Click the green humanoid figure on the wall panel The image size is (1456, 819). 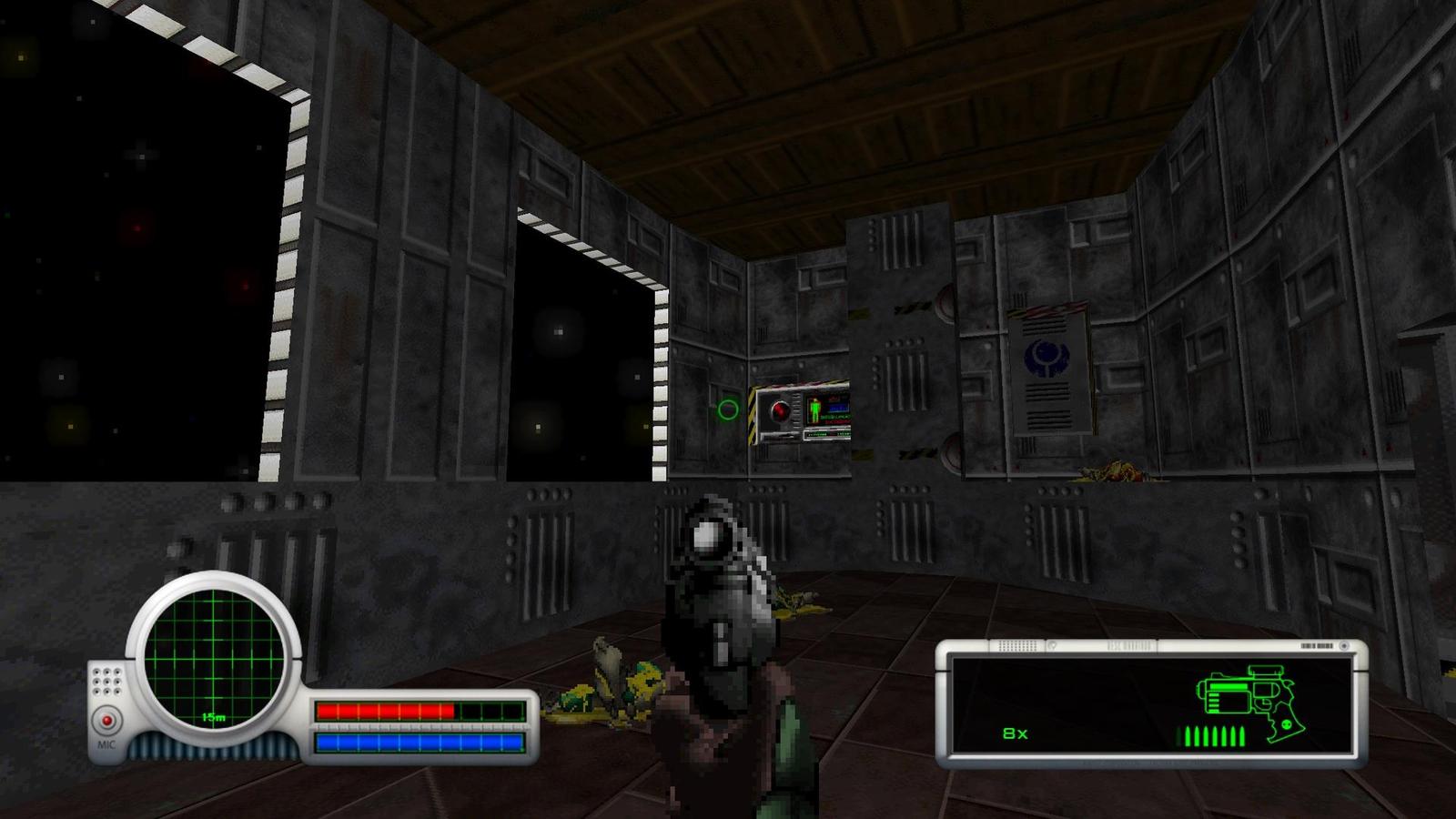(x=815, y=410)
